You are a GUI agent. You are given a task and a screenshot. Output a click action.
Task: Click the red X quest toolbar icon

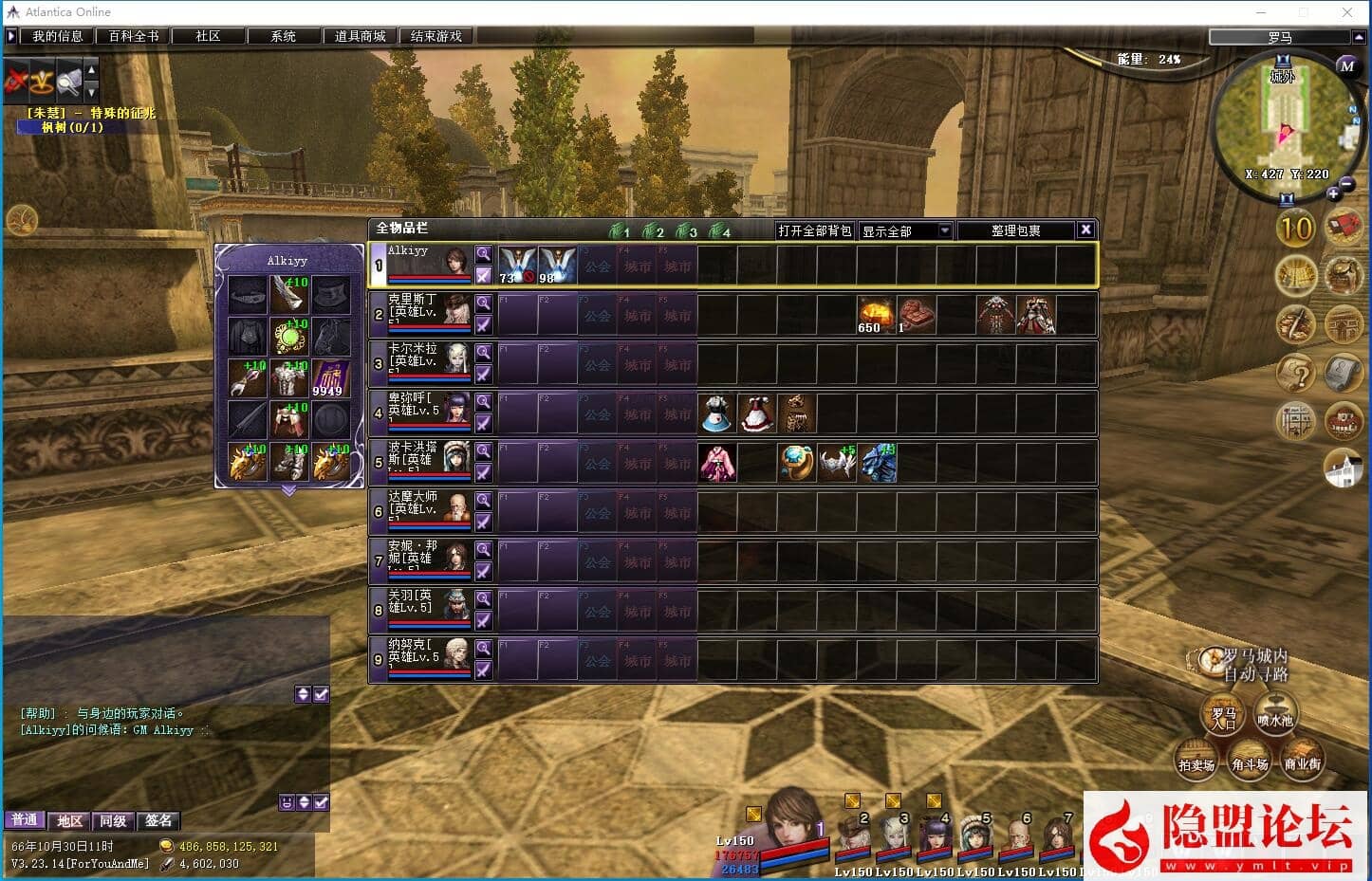16,80
